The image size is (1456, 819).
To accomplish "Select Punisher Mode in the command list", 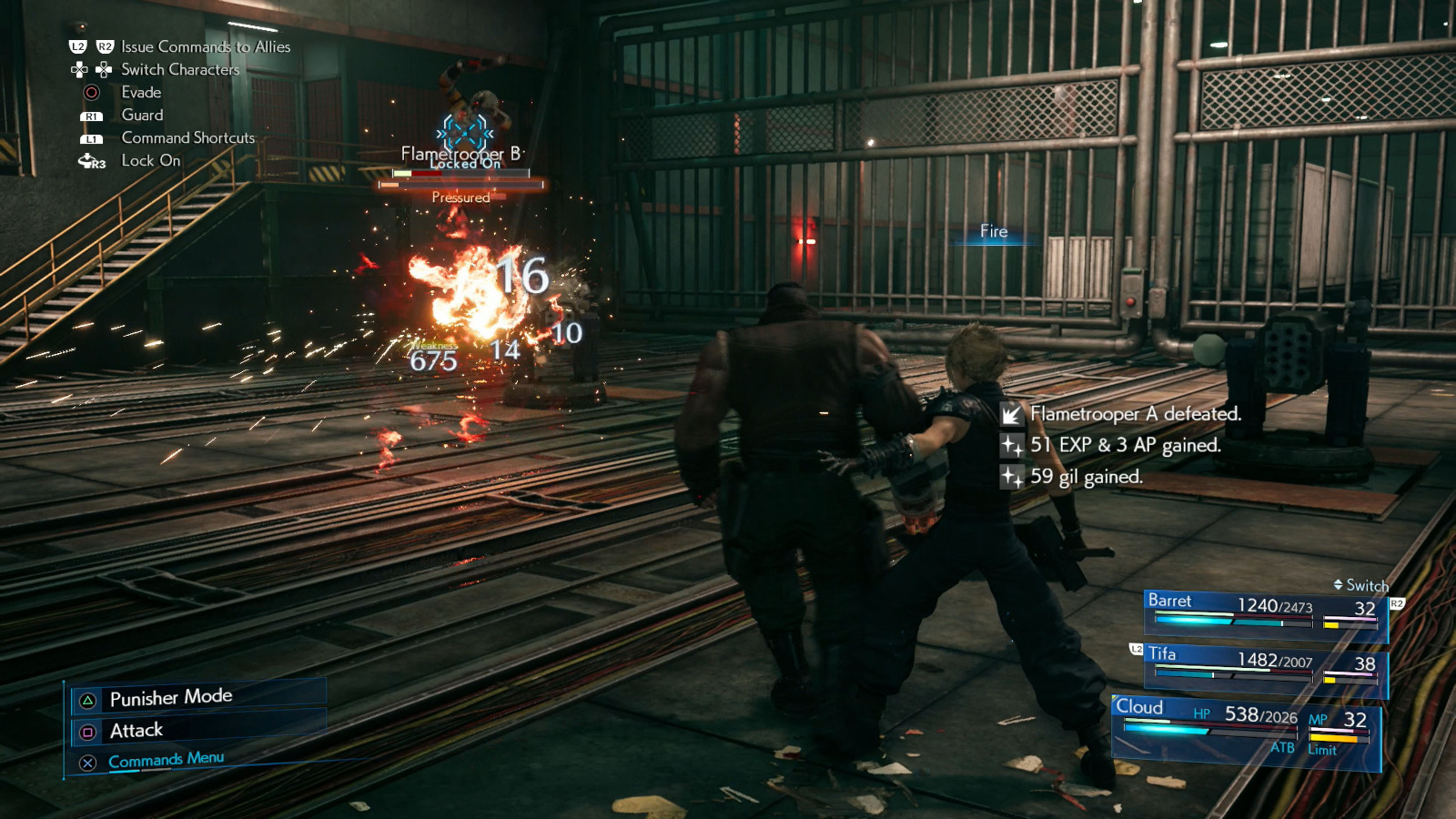I will click(171, 698).
